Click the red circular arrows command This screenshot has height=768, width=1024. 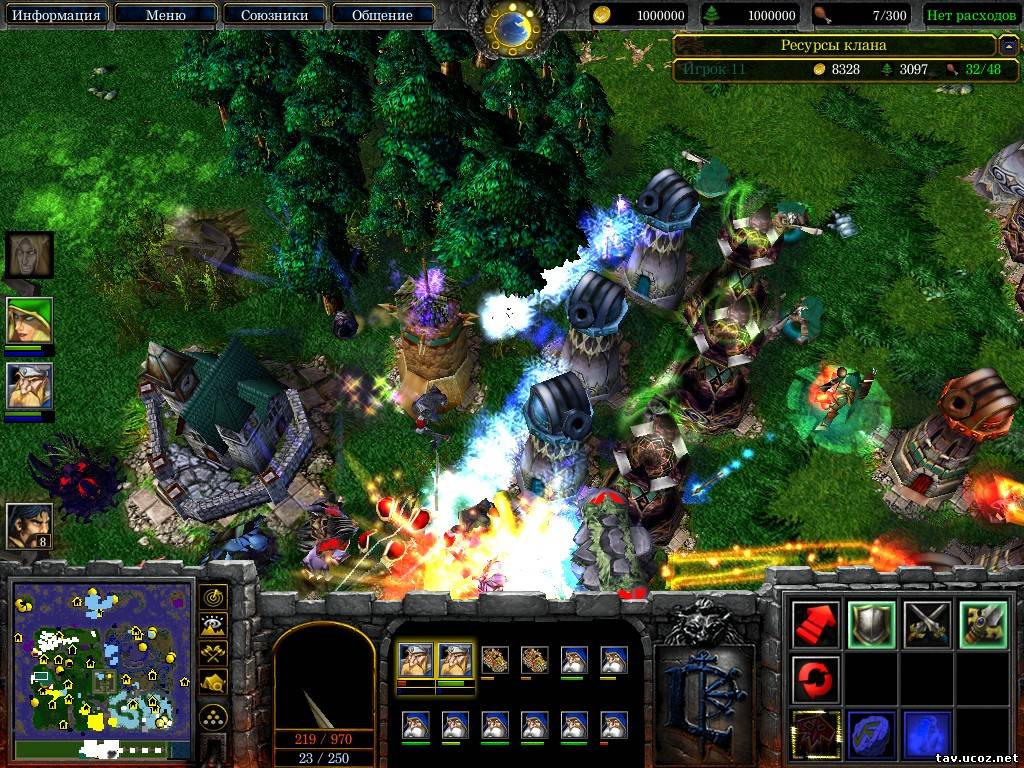click(815, 679)
